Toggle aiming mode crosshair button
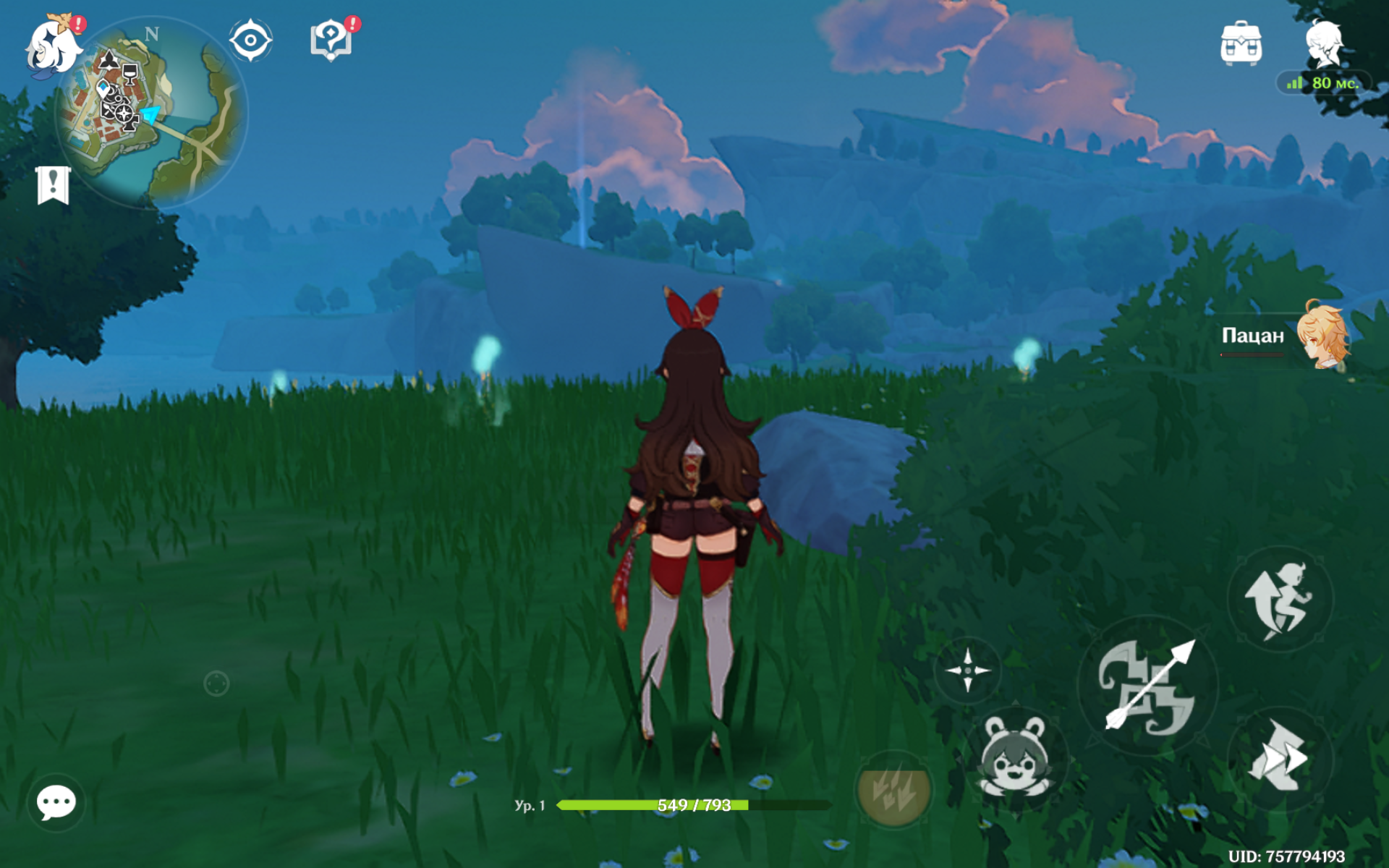This screenshot has width=1389, height=868. pyautogui.click(x=967, y=671)
